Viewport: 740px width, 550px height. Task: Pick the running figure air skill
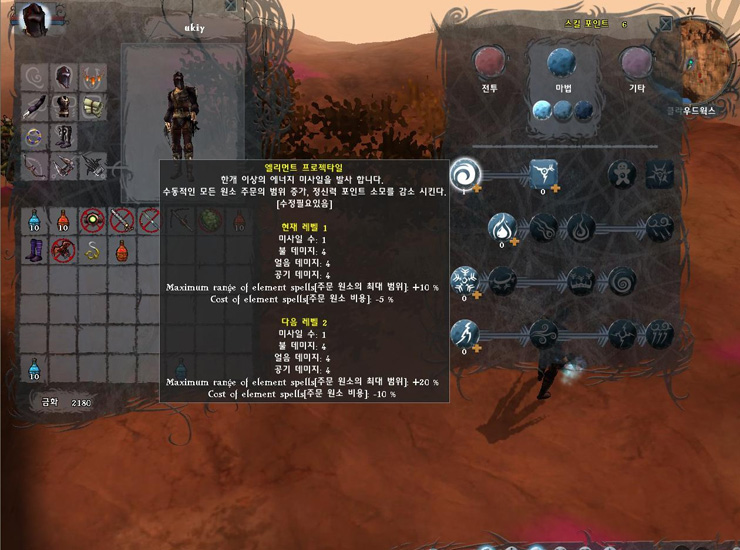(464, 333)
